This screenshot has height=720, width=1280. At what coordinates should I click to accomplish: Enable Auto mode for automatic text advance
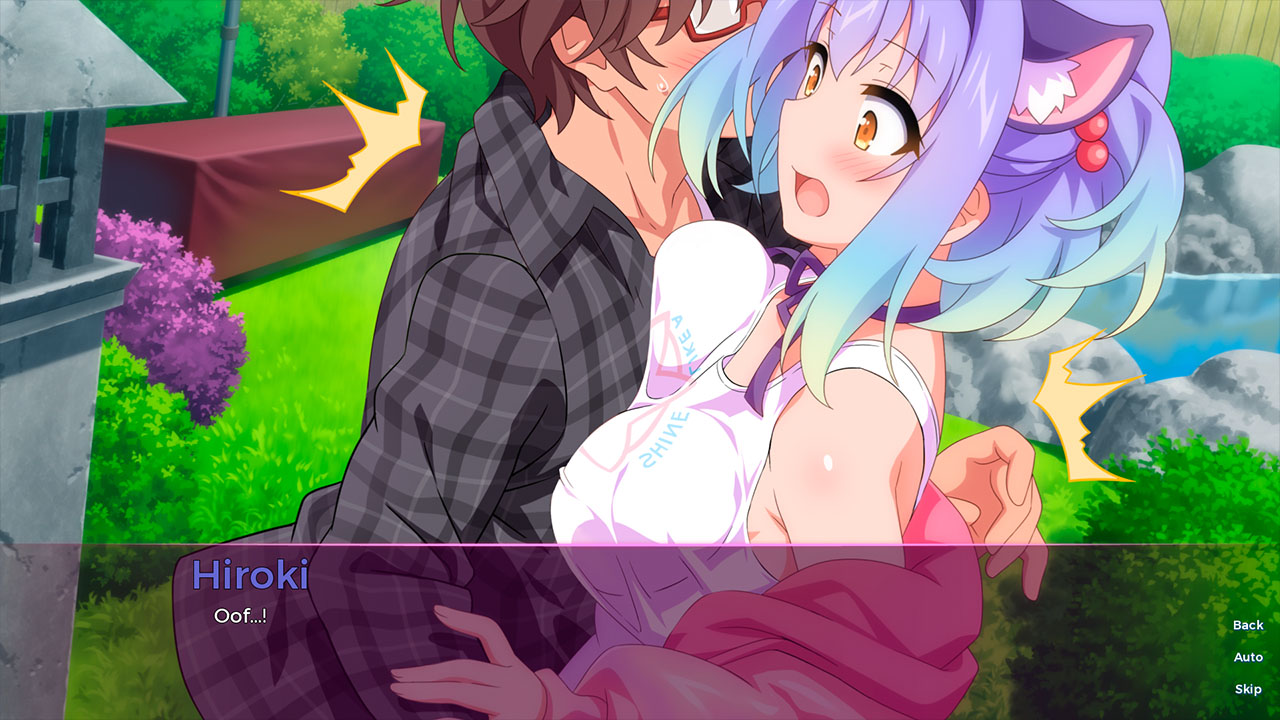(1247, 656)
